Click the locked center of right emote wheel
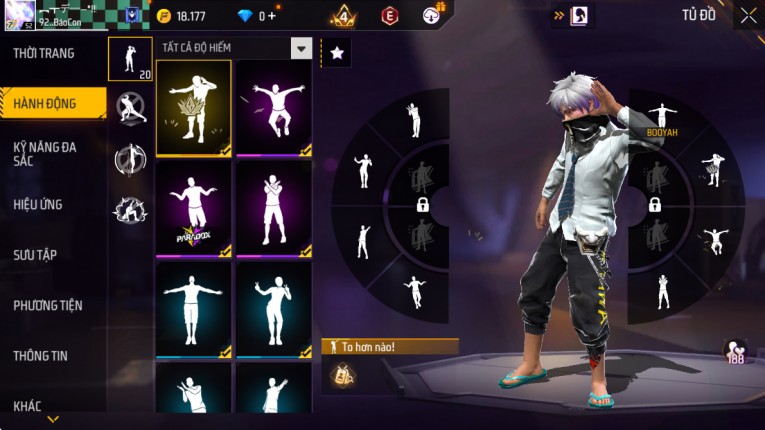This screenshot has width=765, height=430. (655, 204)
